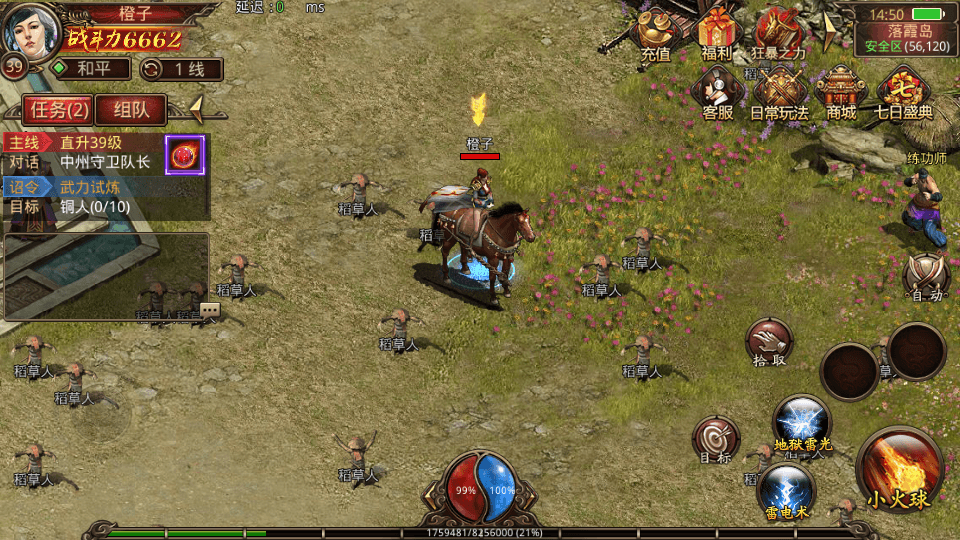The width and height of the screenshot is (960, 540).
Task: Switch to the 任务(2) quest tab
Action: click(x=58, y=109)
